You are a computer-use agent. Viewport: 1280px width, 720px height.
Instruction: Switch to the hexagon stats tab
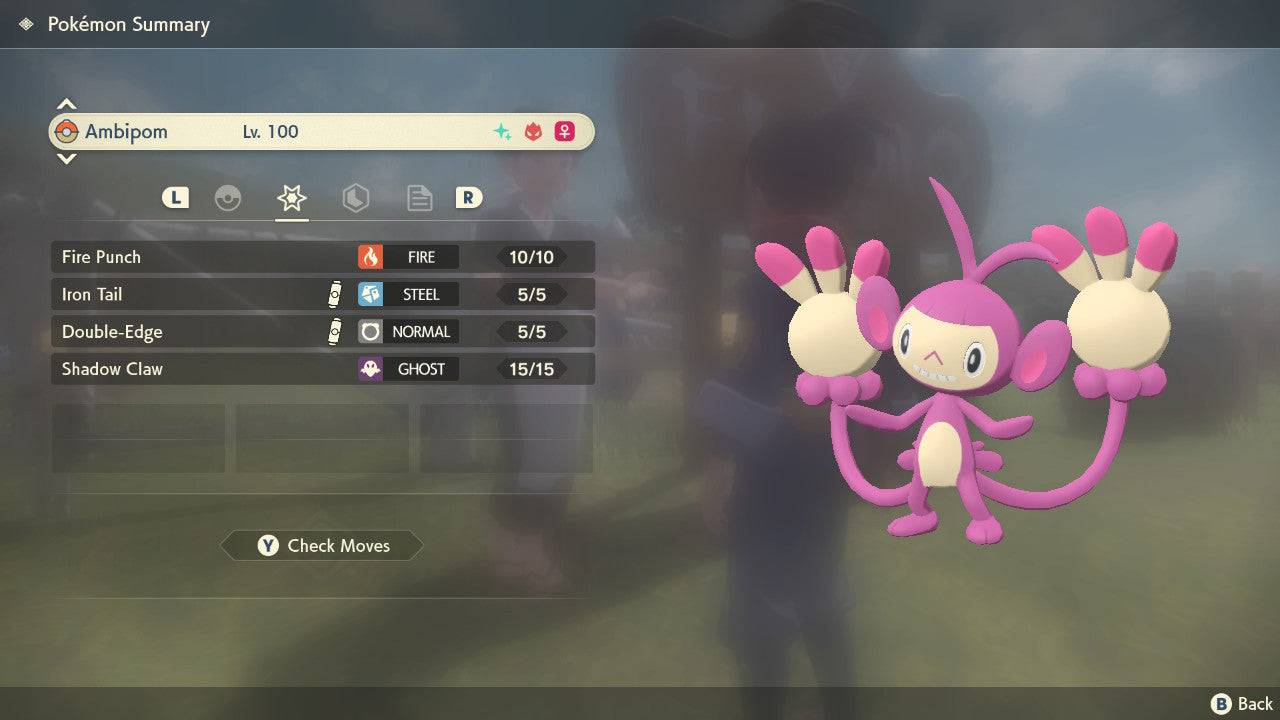[x=355, y=198]
